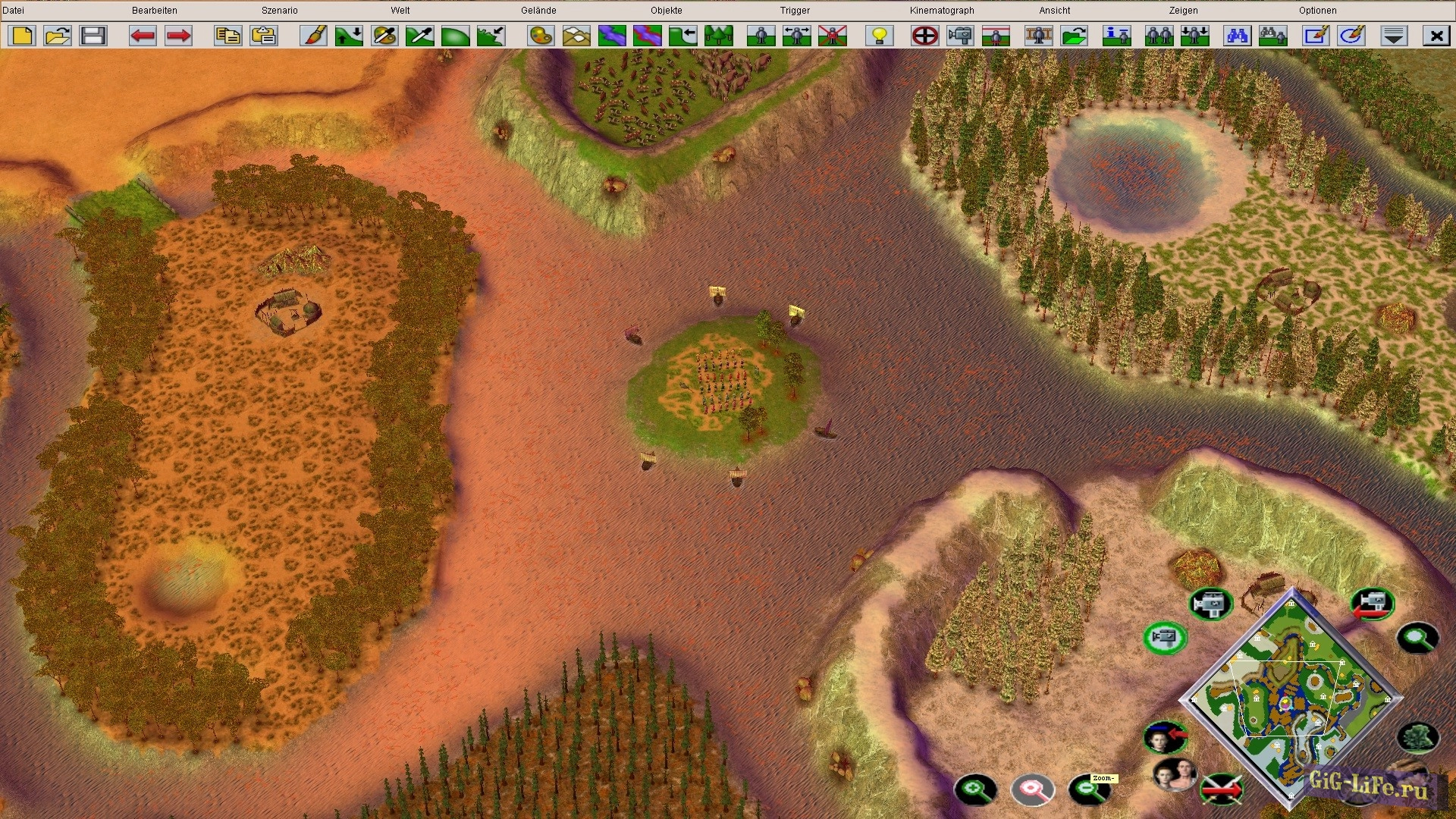Viewport: 1456px width, 819px height.
Task: Open the Bearbeiten menu
Action: point(154,11)
